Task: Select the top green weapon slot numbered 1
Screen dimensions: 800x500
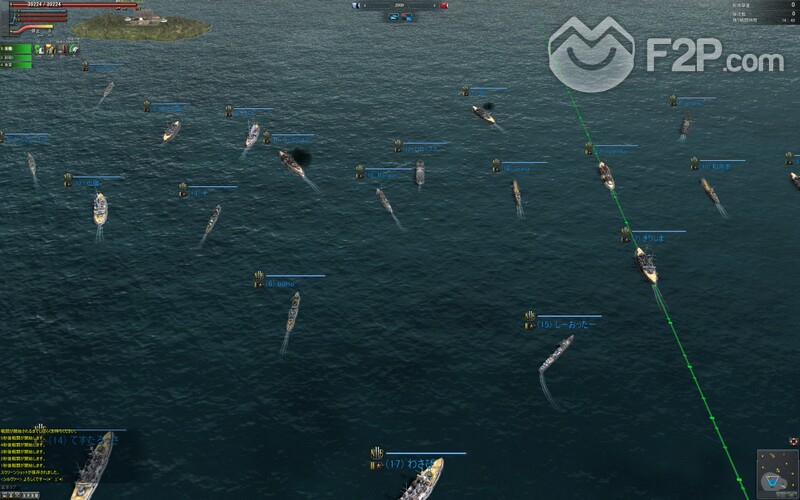Action: (17, 48)
